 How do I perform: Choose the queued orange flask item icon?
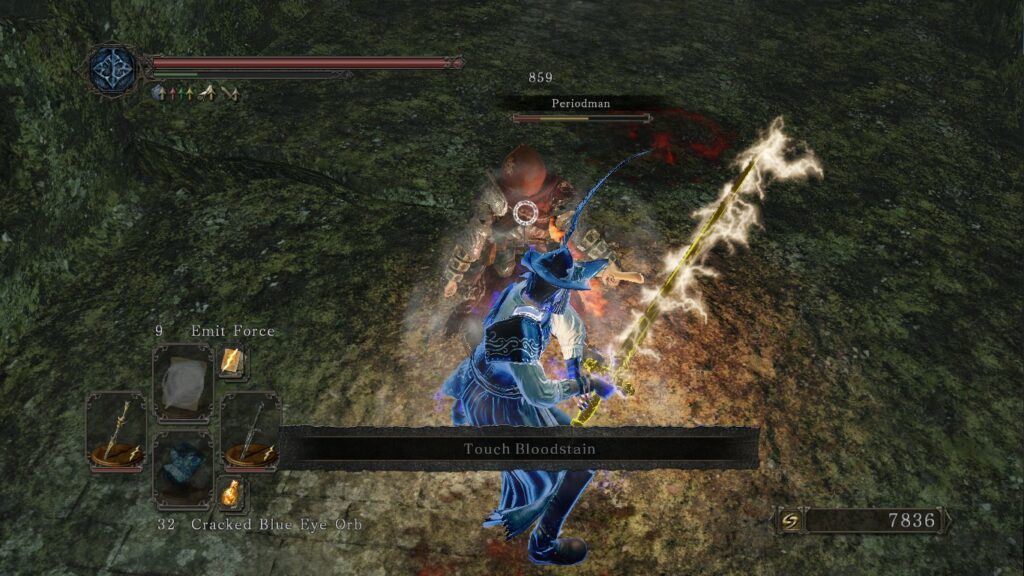(232, 492)
